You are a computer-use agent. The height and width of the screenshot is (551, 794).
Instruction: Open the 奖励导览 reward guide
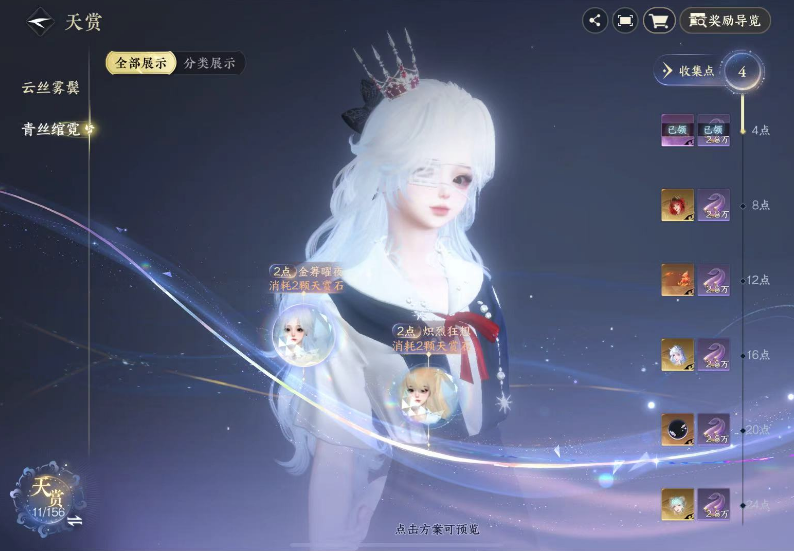725,20
